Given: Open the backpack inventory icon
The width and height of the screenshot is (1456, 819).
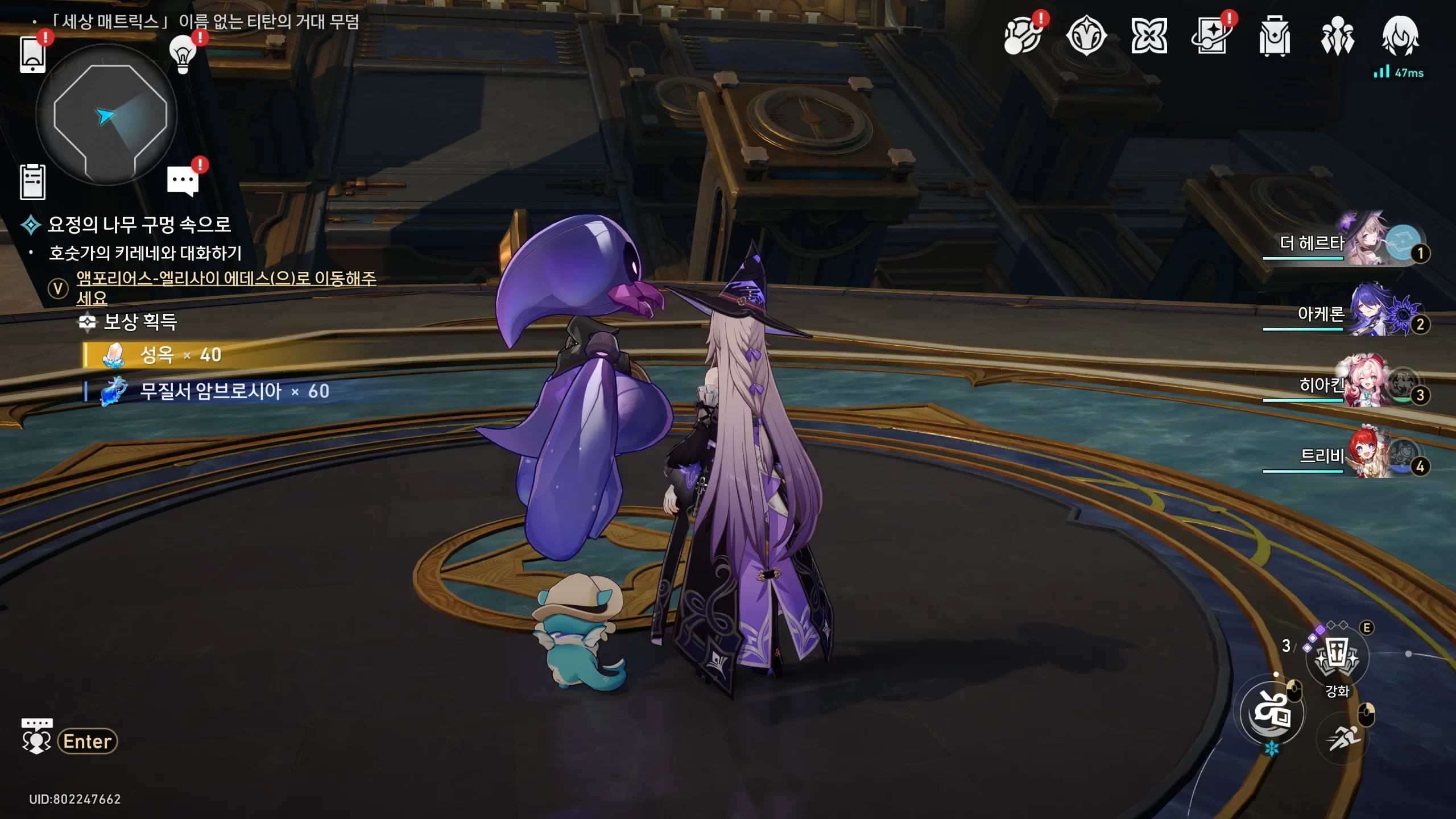Looking at the screenshot, I should pos(1275,36).
